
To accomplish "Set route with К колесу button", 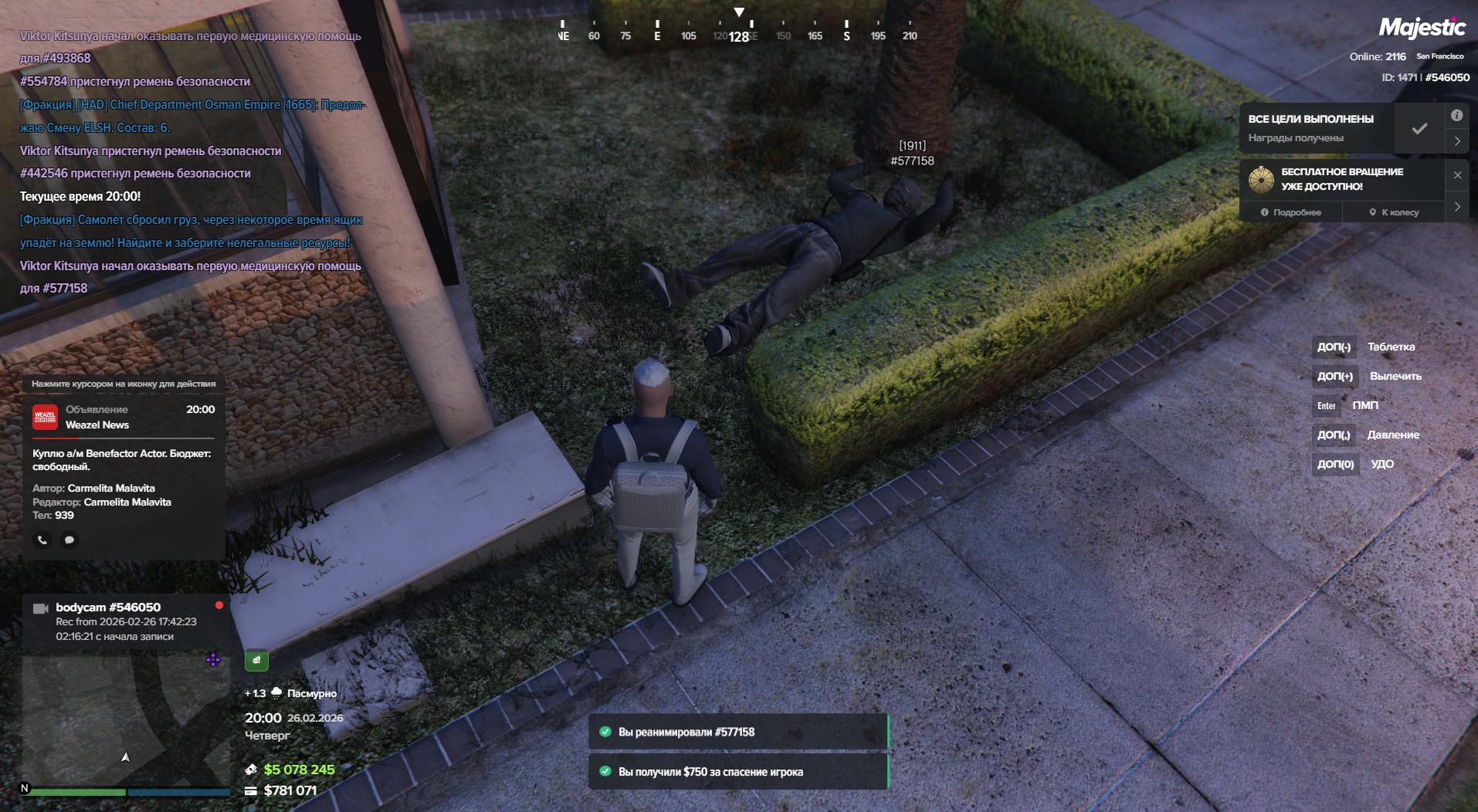I will pos(1394,212).
